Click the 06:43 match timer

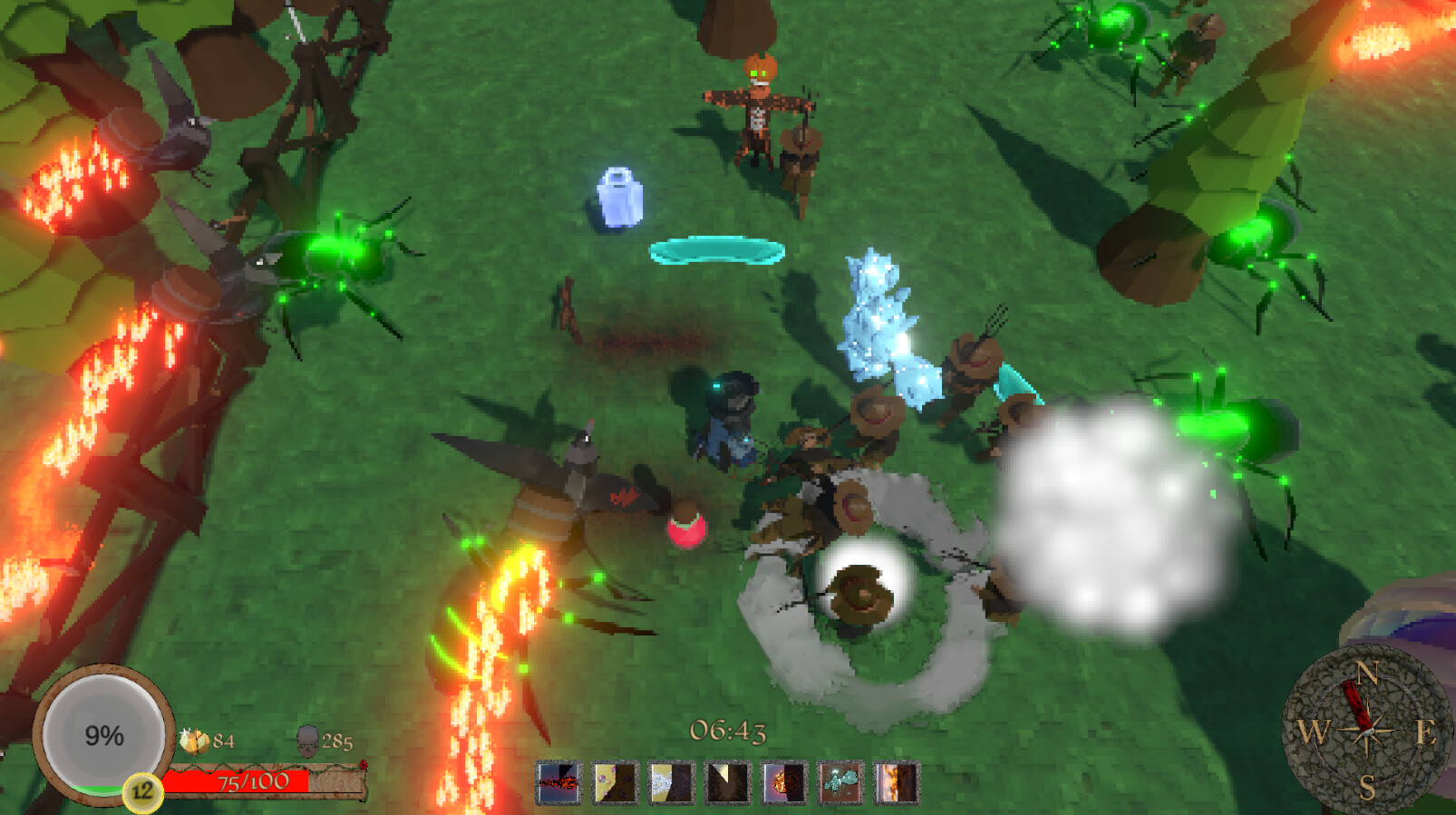tap(730, 730)
